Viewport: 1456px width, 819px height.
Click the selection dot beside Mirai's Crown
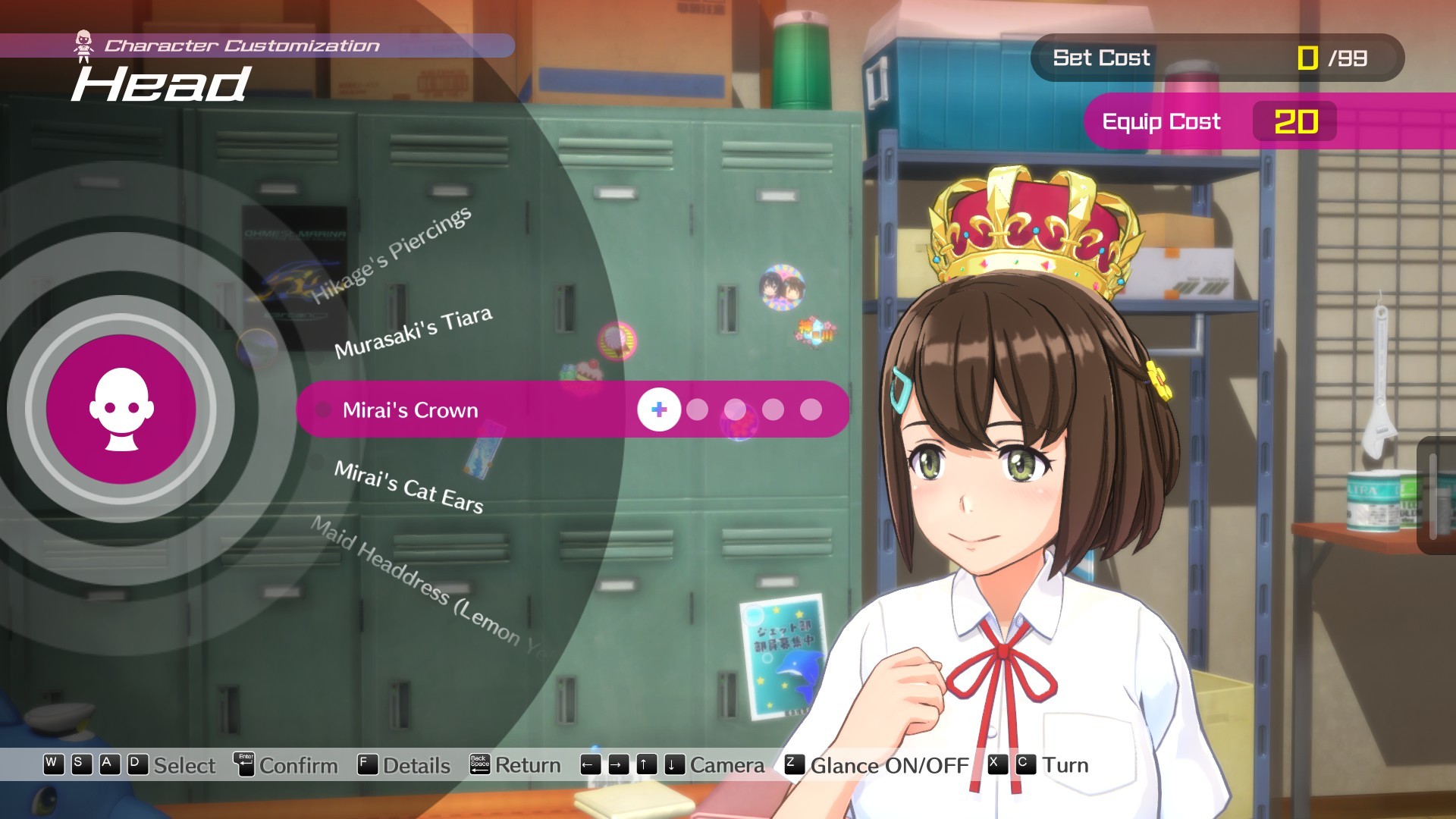322,410
